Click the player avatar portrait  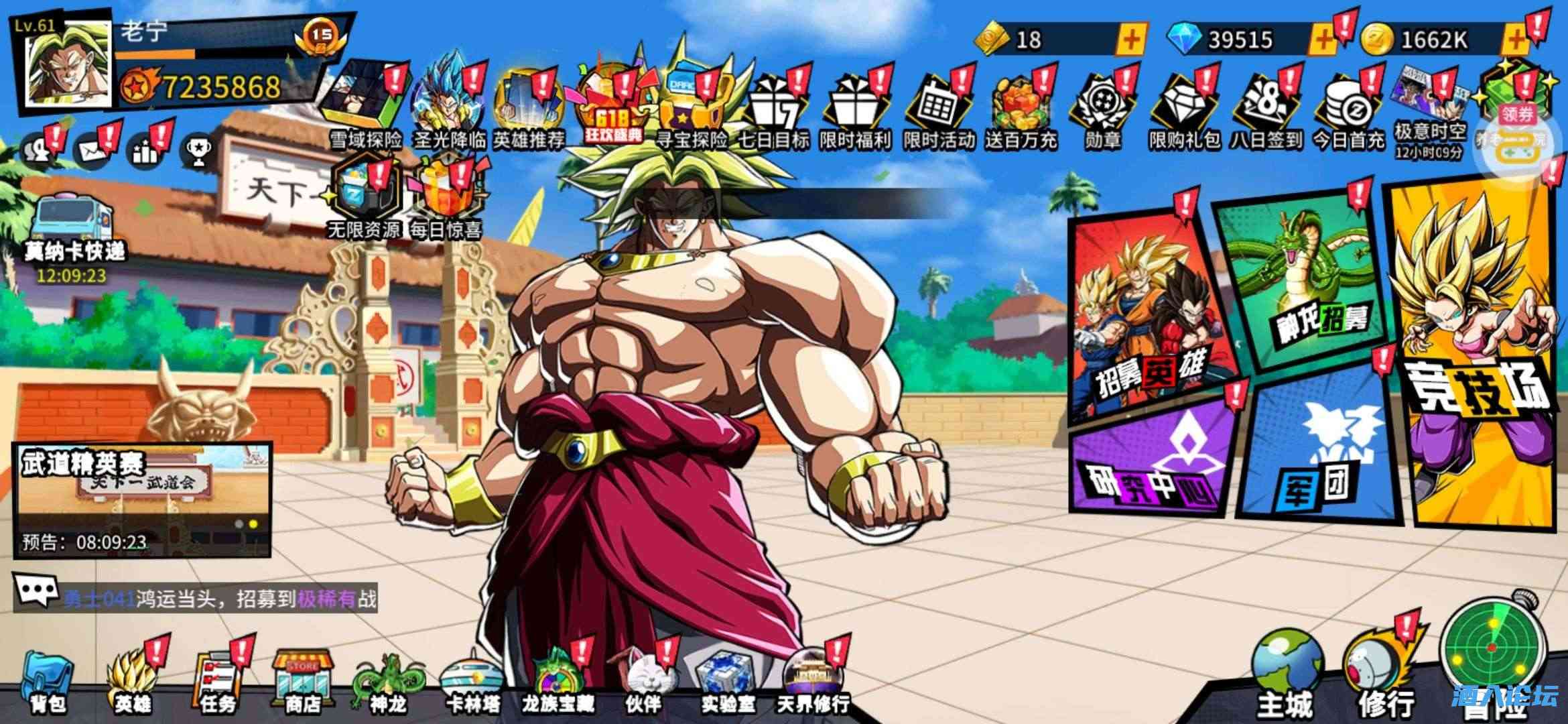67,64
